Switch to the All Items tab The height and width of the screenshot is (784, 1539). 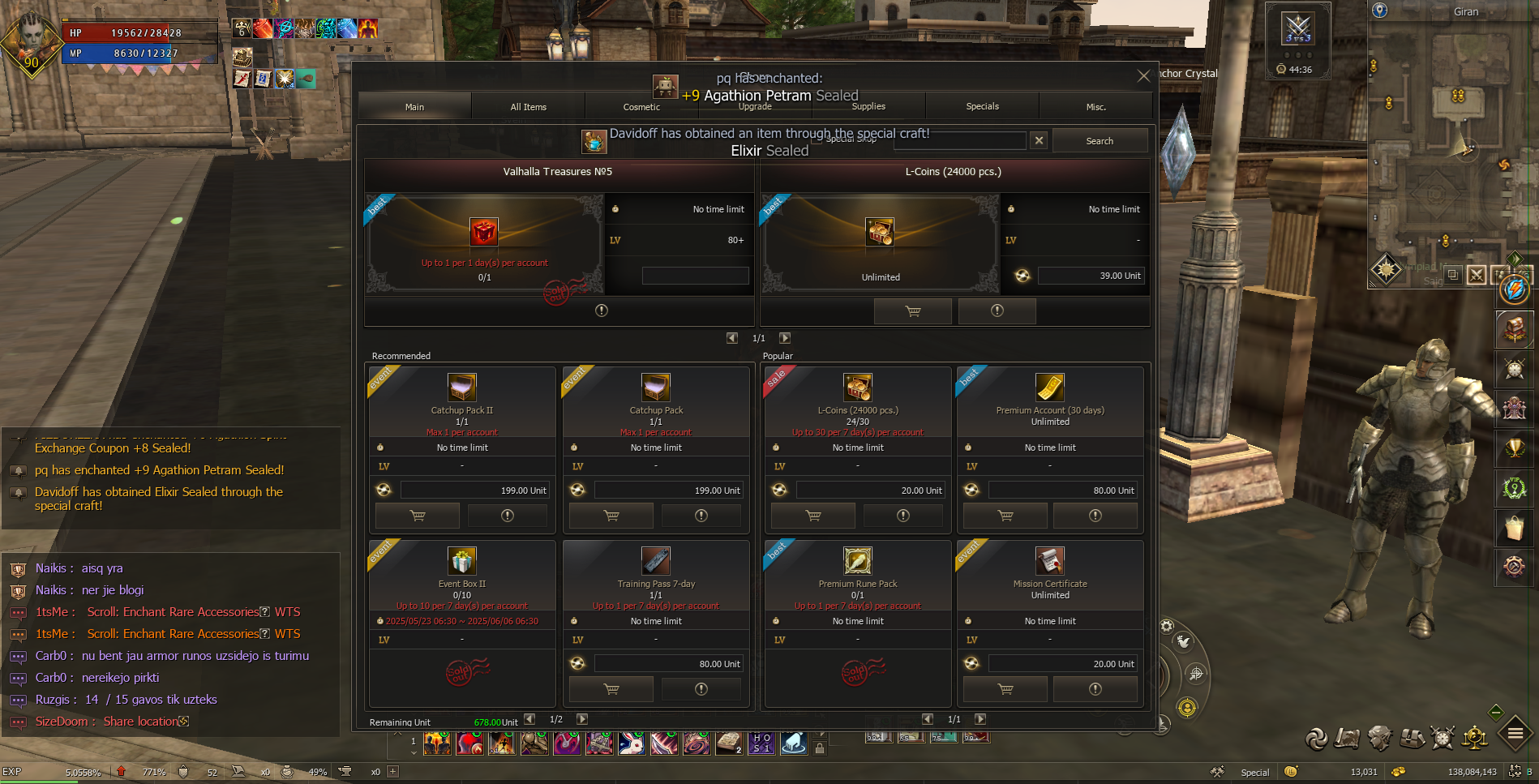[528, 107]
